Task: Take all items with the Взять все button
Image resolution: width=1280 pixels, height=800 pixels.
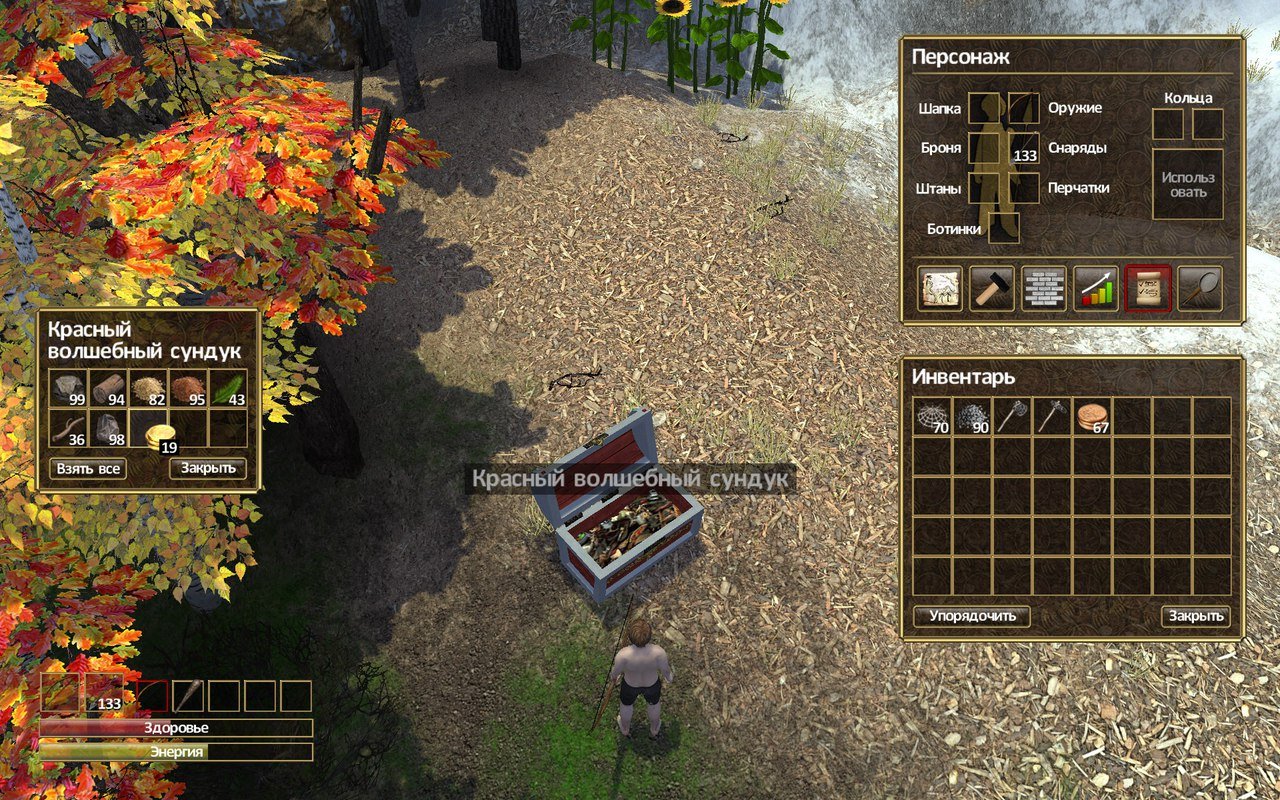Action: coord(88,468)
